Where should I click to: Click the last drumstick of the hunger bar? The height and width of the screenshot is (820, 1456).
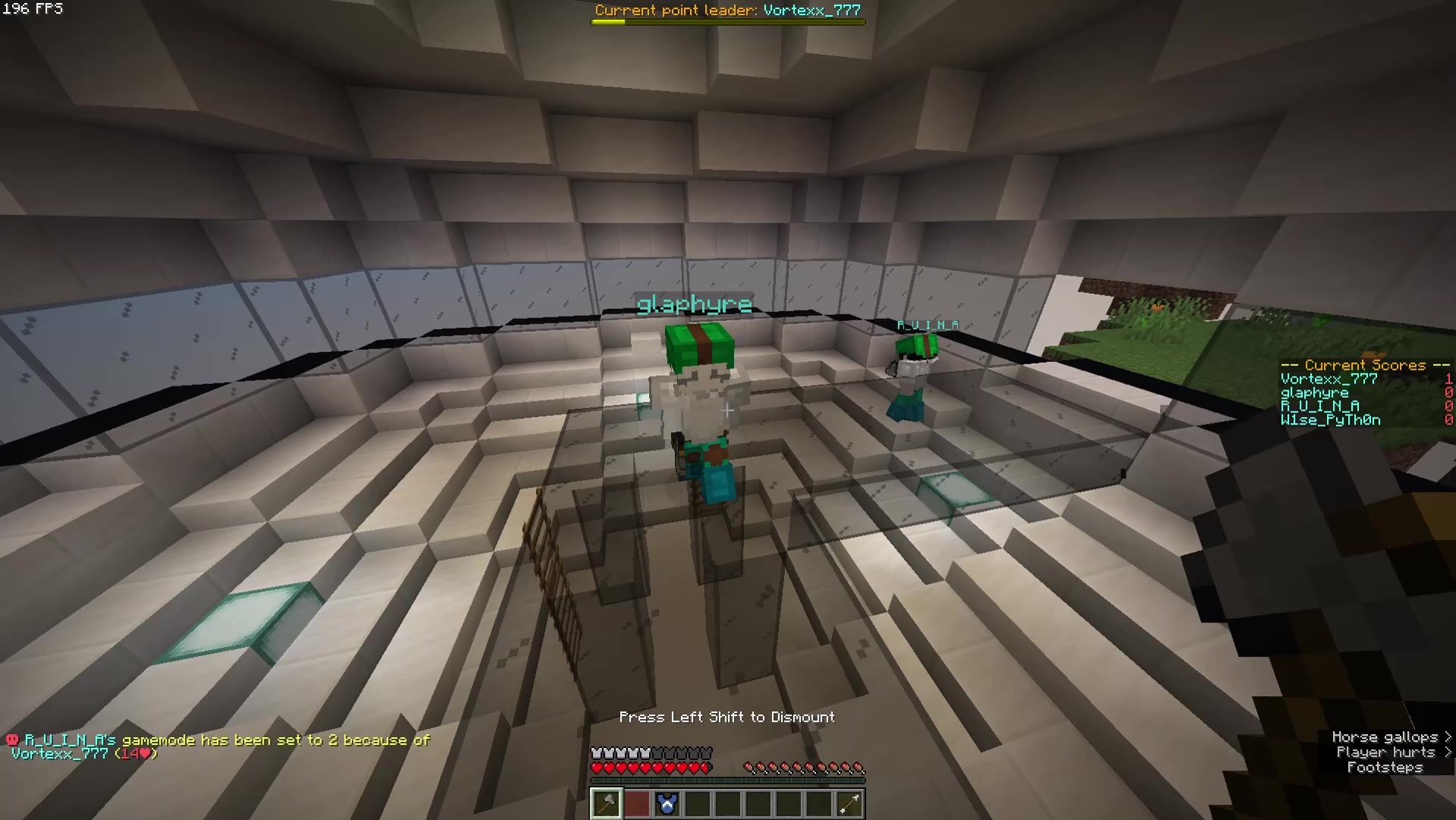click(x=860, y=768)
